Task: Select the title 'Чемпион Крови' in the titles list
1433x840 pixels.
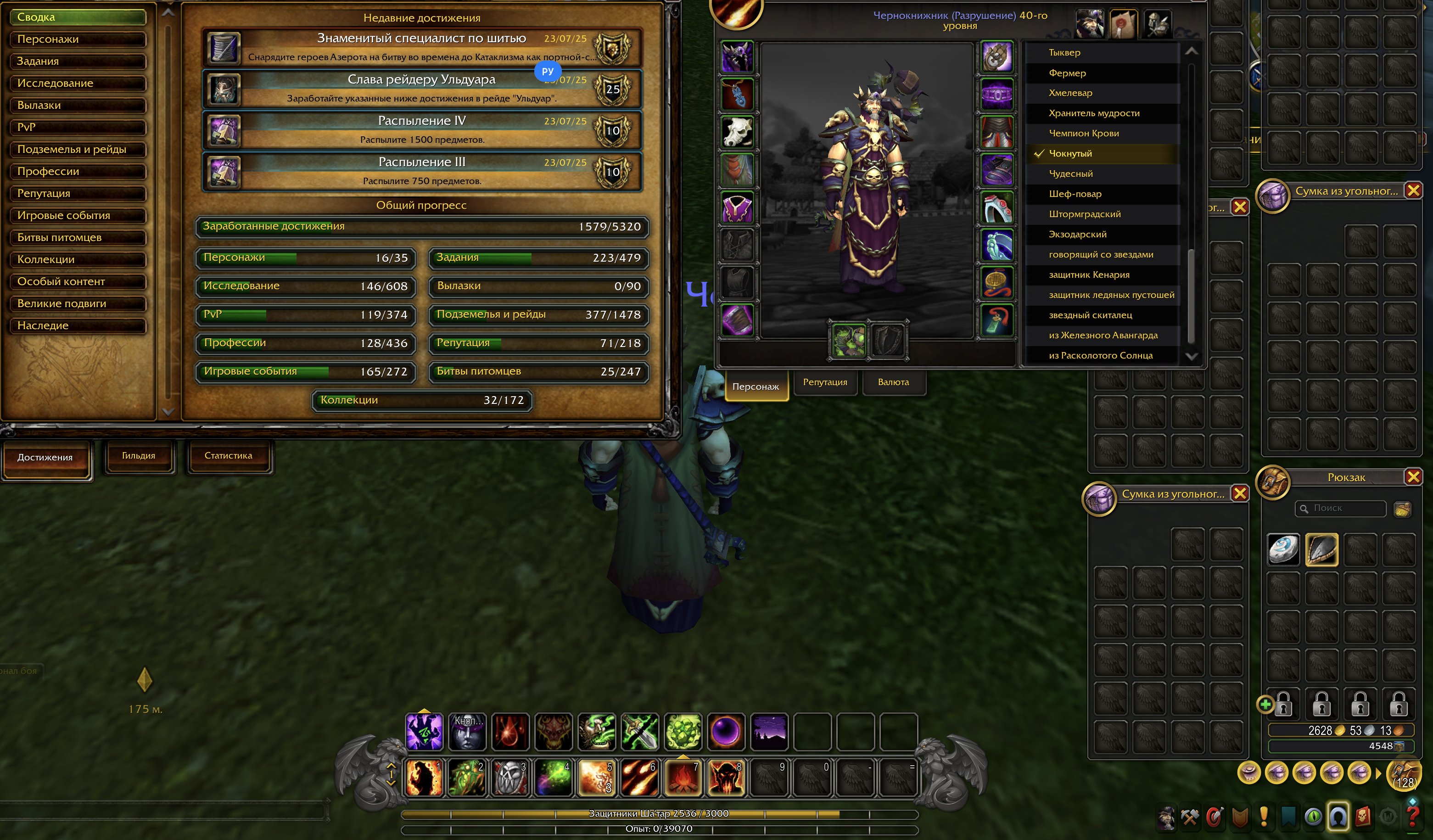Action: (x=1085, y=133)
